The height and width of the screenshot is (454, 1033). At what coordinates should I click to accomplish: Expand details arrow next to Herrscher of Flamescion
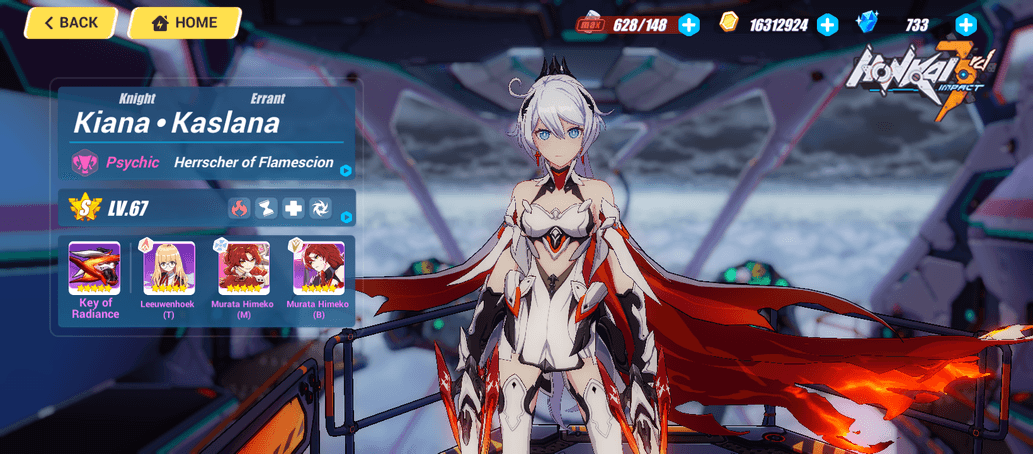346,171
